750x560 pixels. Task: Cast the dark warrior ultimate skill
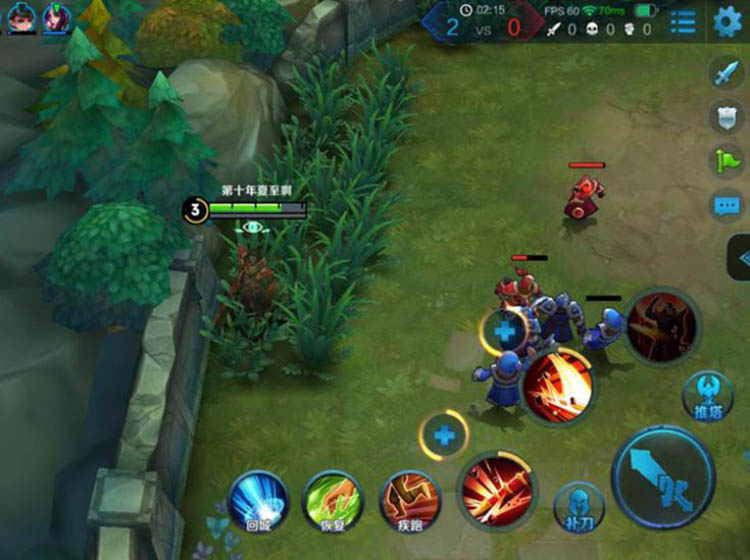click(662, 327)
